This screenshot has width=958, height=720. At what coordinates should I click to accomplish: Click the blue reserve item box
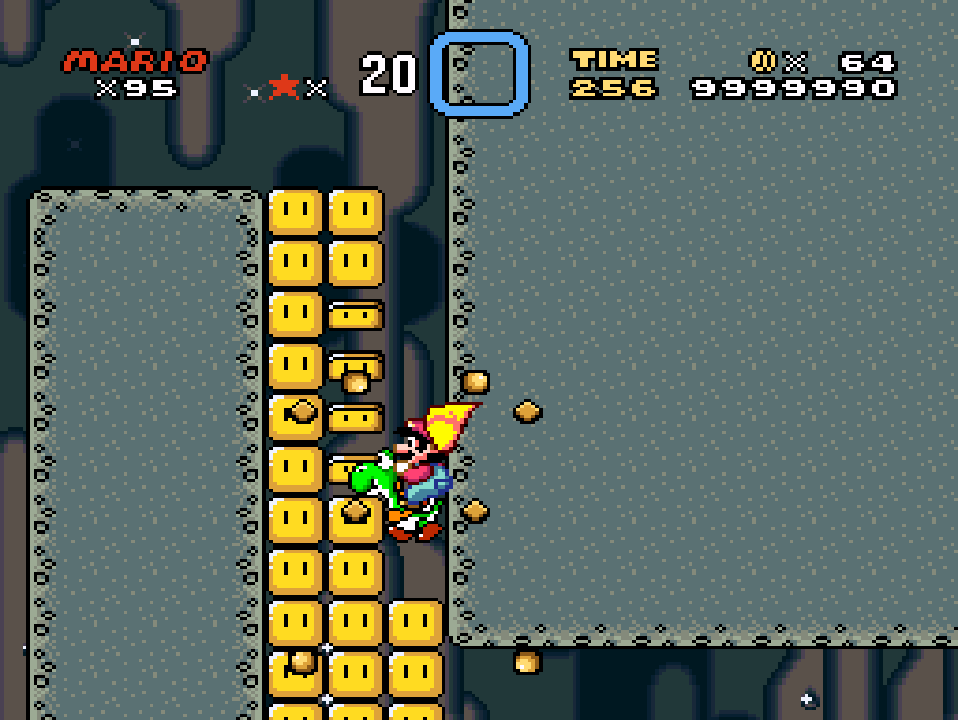(x=479, y=73)
